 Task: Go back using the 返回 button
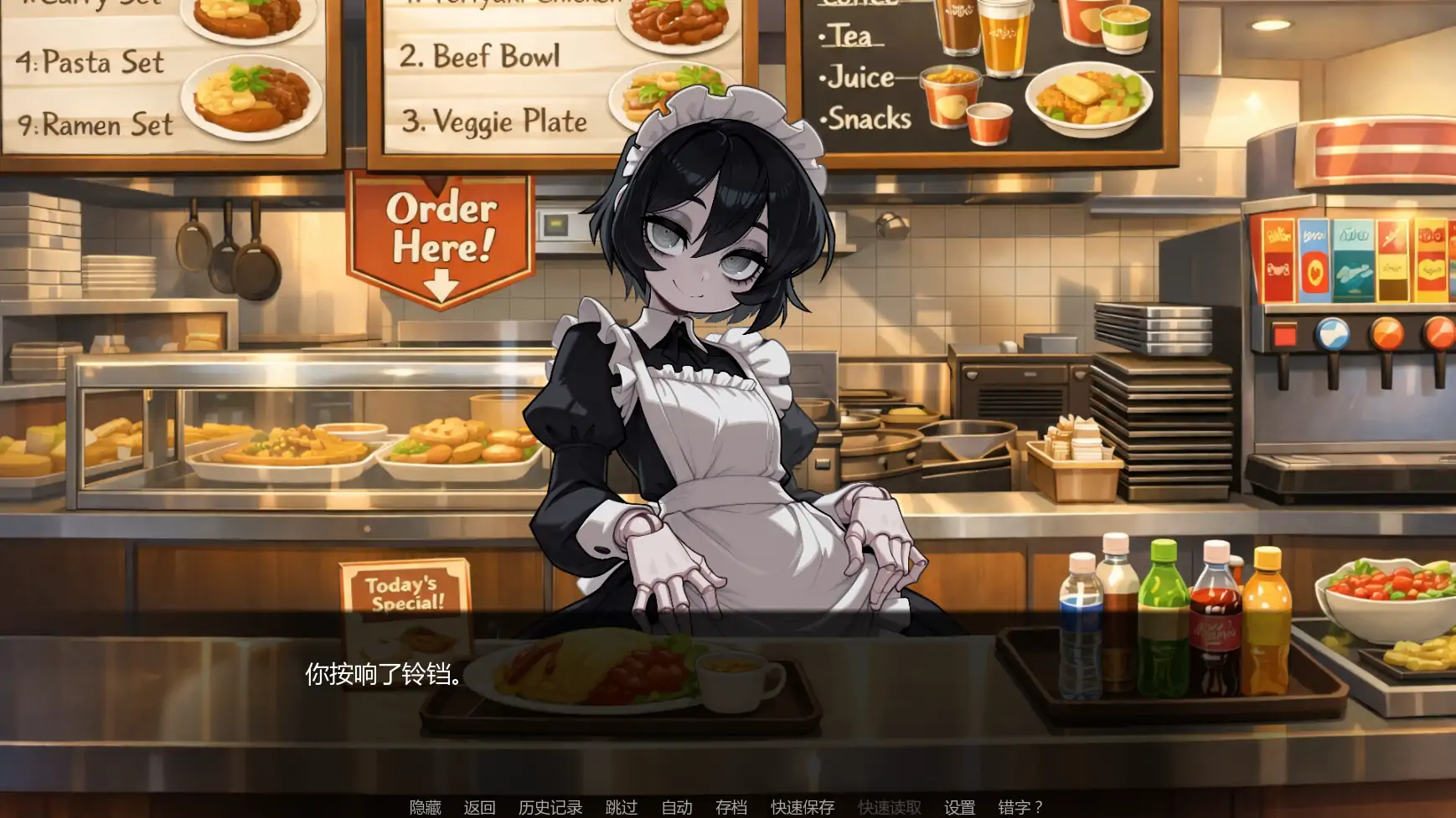pyautogui.click(x=479, y=807)
